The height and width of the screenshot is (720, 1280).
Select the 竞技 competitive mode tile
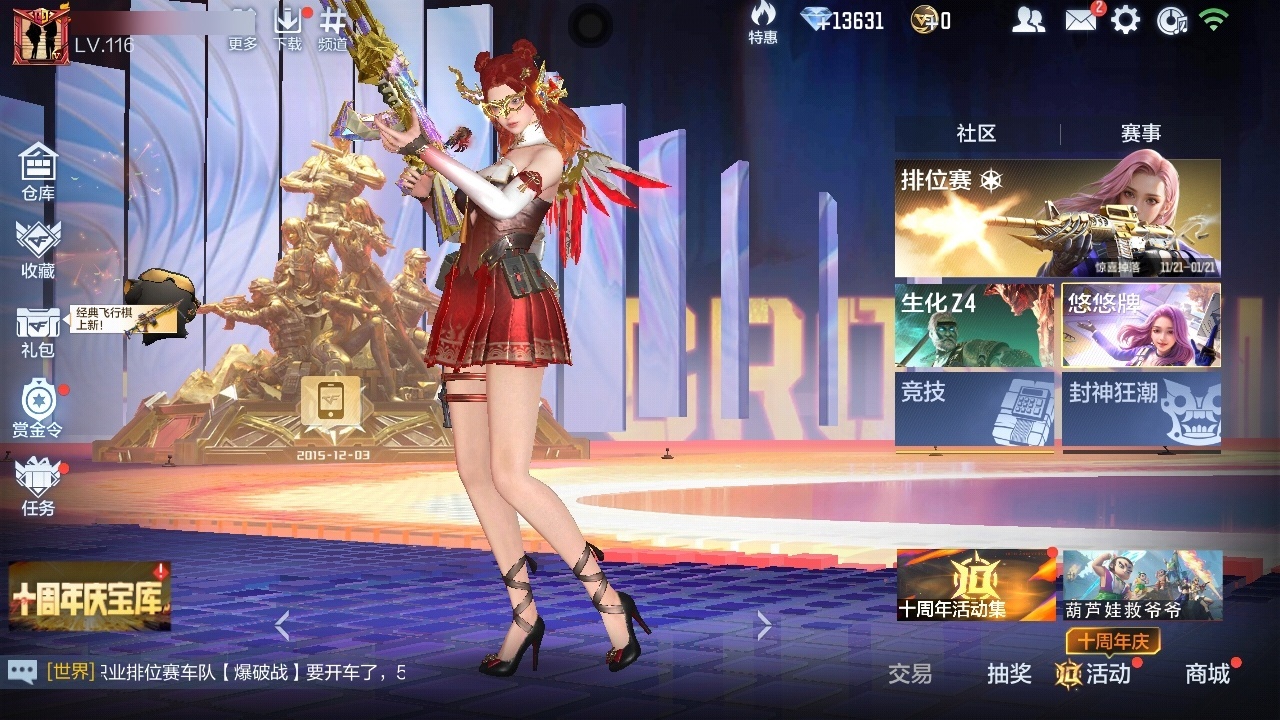[974, 409]
